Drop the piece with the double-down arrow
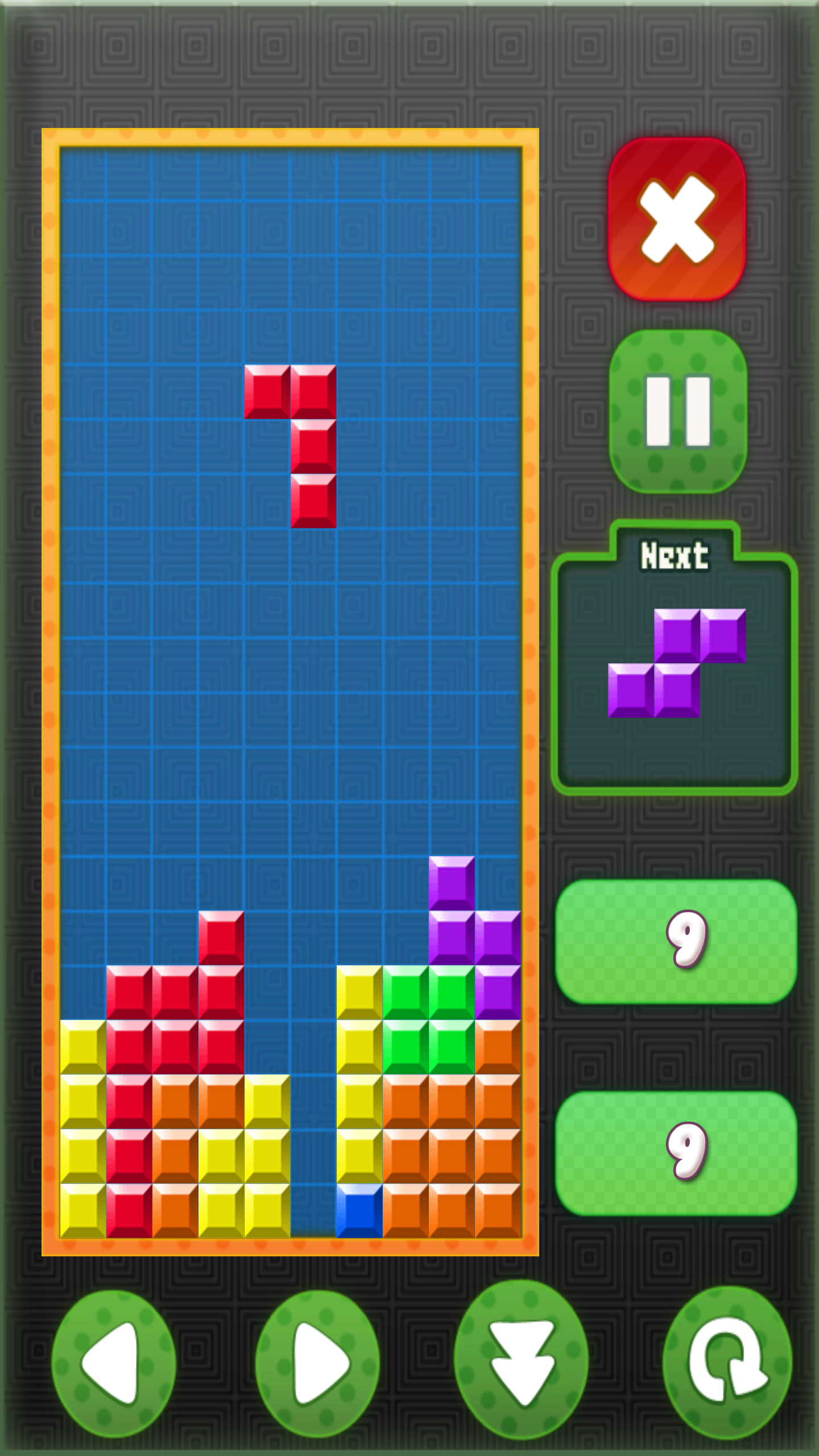 click(521, 1360)
